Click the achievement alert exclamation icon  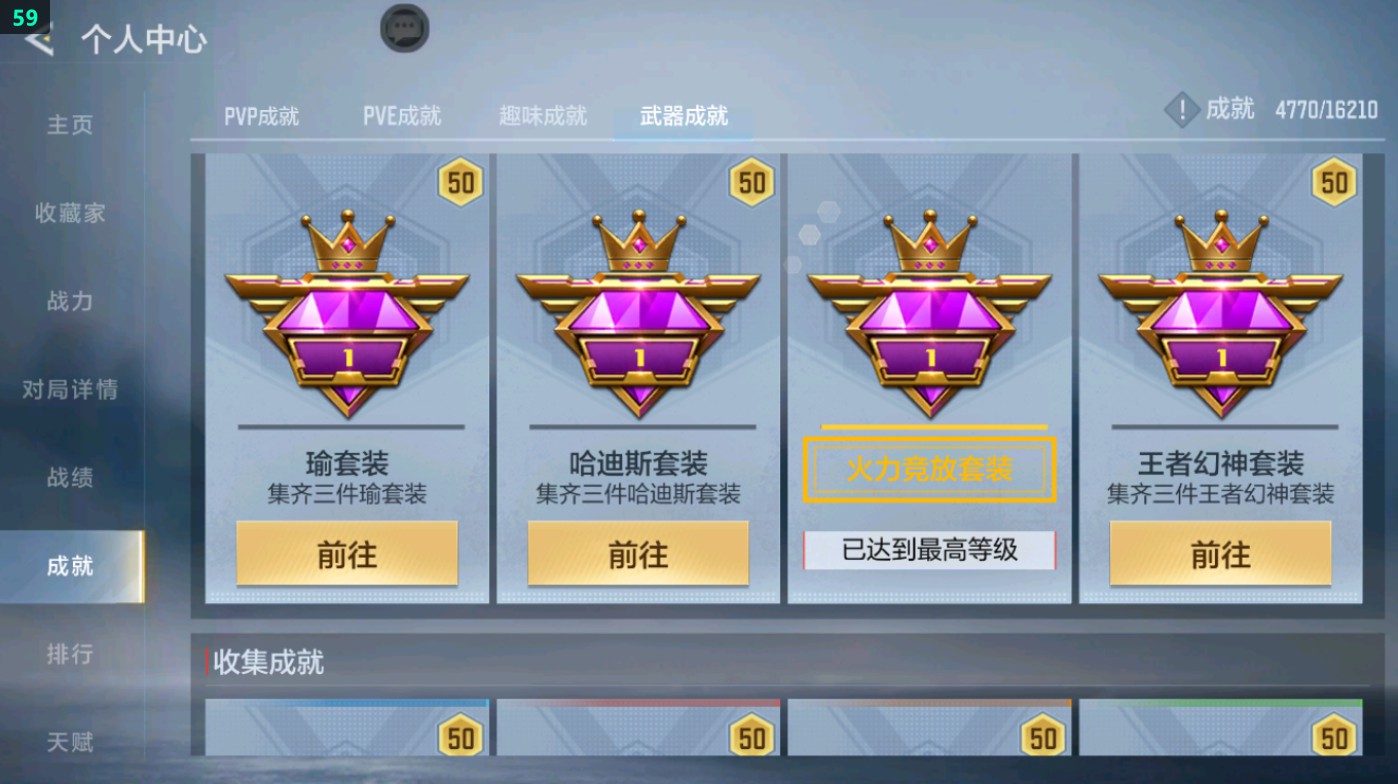(1181, 110)
